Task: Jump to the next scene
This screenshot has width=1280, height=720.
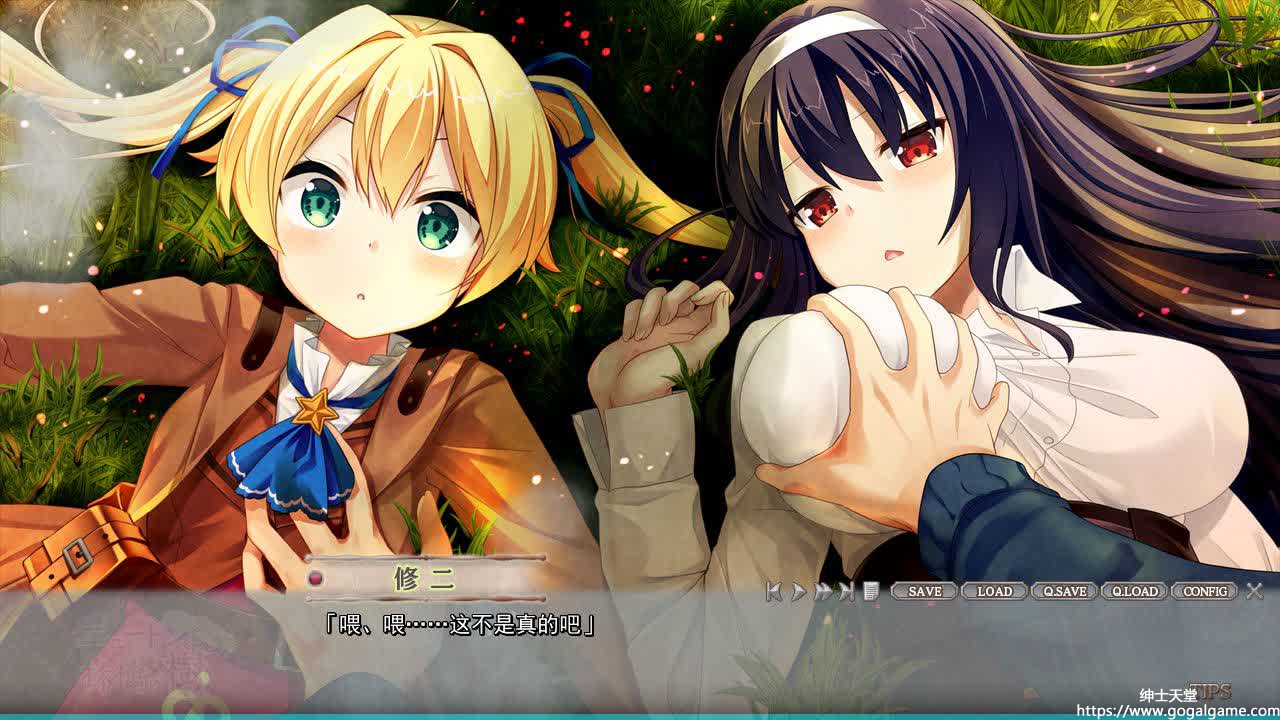Action: [847, 591]
